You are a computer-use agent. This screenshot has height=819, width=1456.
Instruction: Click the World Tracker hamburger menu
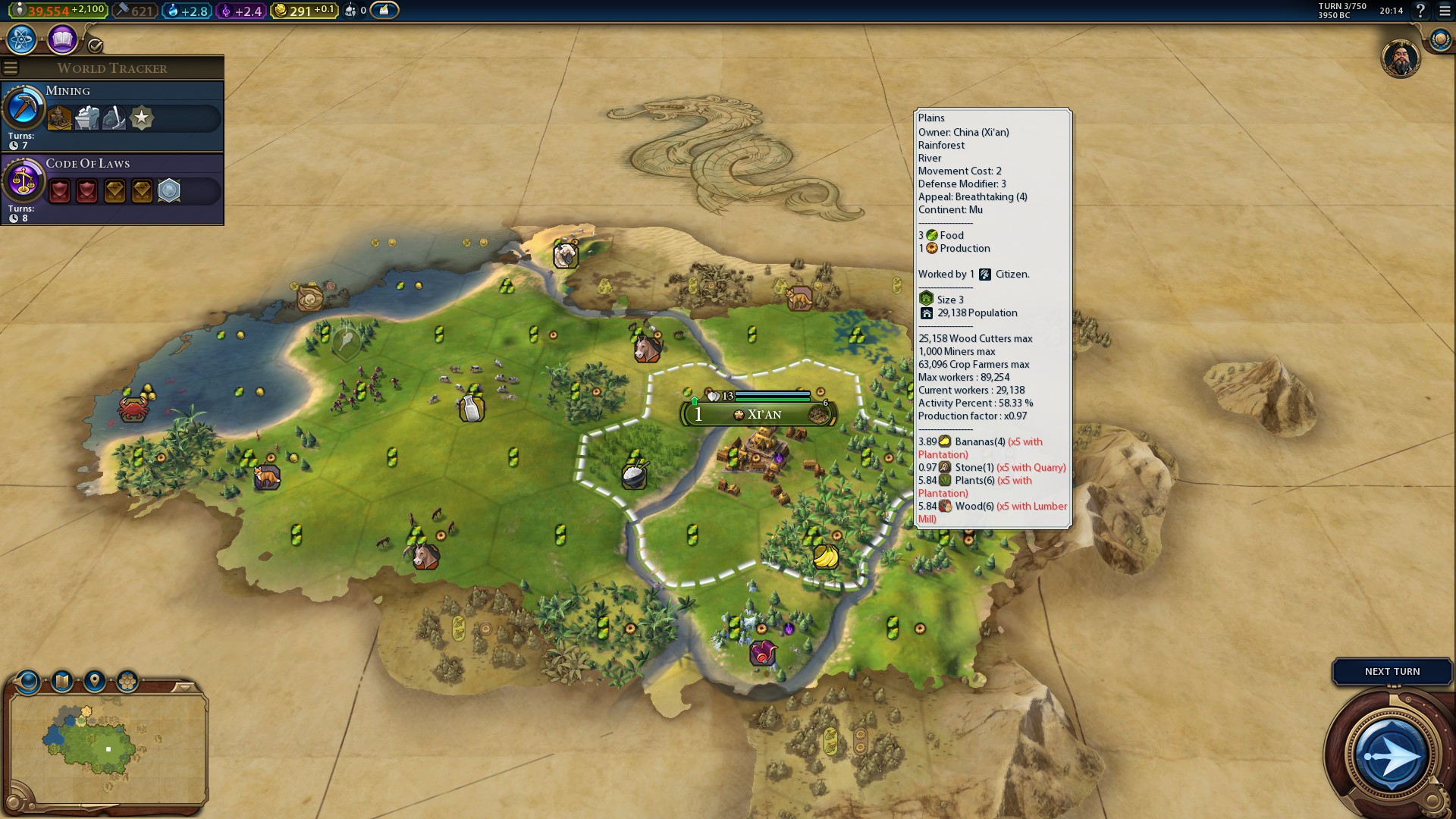tap(11, 68)
